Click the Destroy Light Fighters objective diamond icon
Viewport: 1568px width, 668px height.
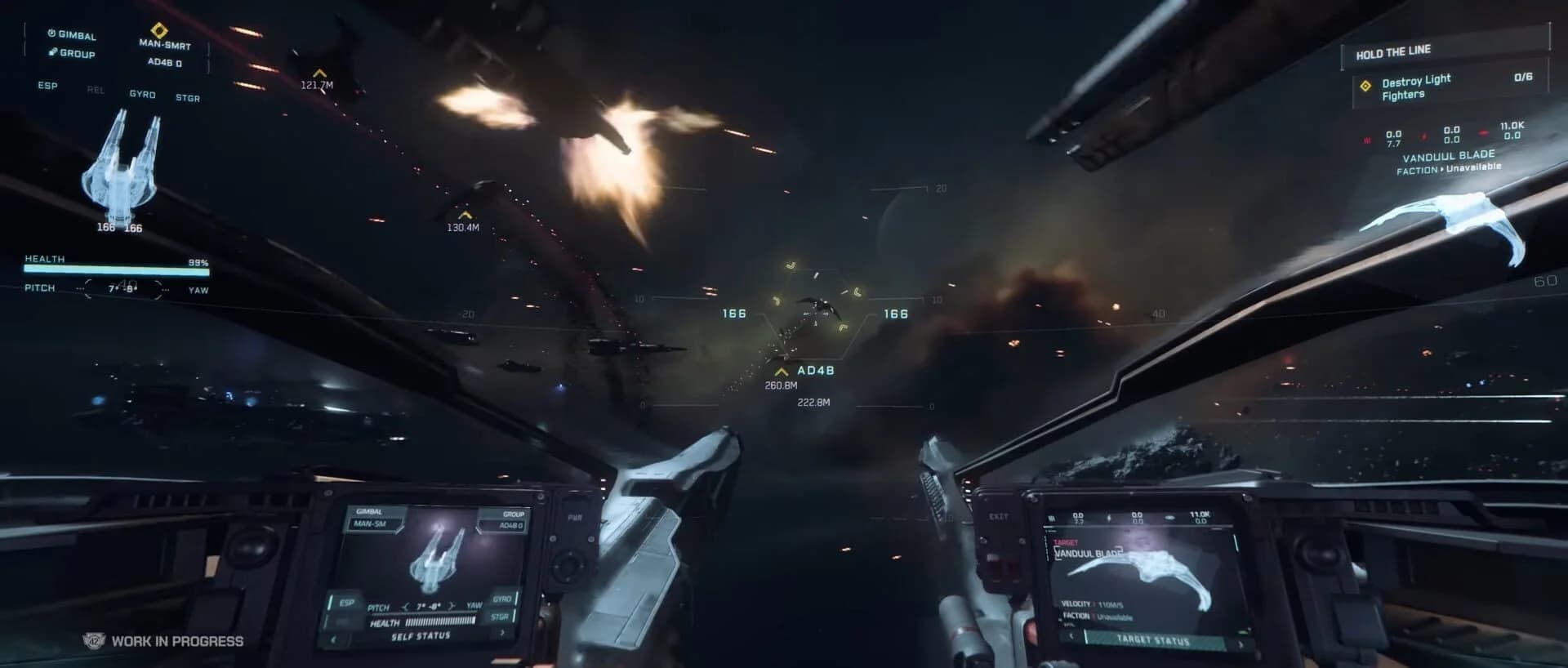click(x=1366, y=86)
